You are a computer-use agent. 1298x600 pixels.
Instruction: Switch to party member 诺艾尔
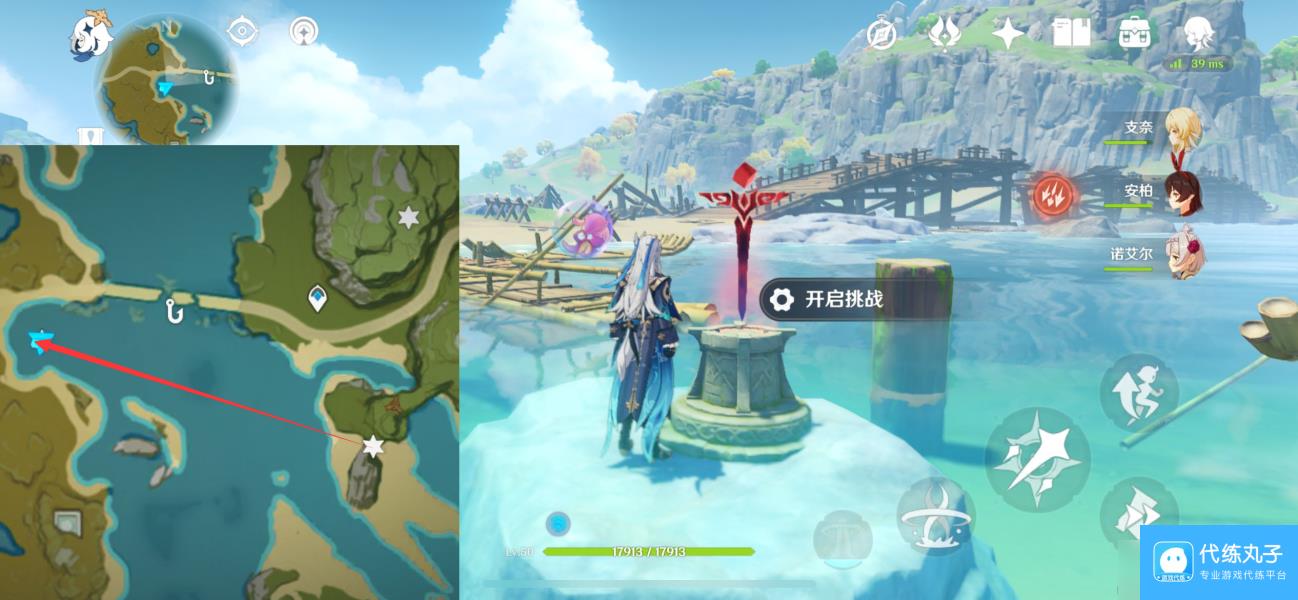point(1183,255)
